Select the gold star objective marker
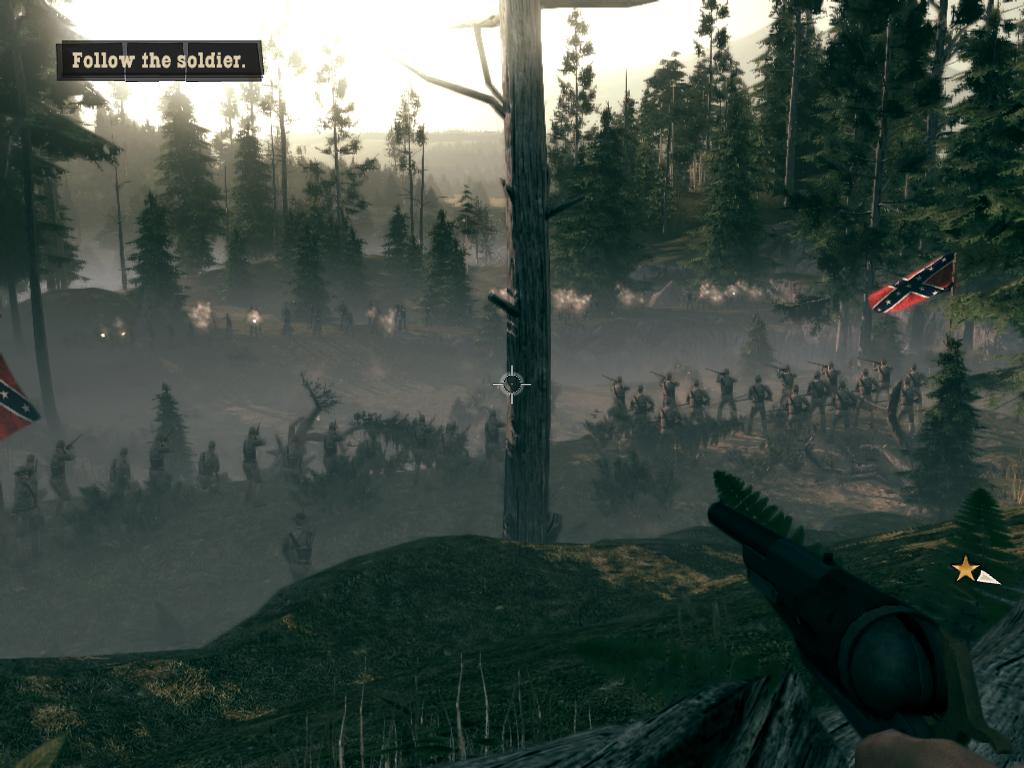Screen dimensions: 1024x768 pyautogui.click(x=965, y=570)
